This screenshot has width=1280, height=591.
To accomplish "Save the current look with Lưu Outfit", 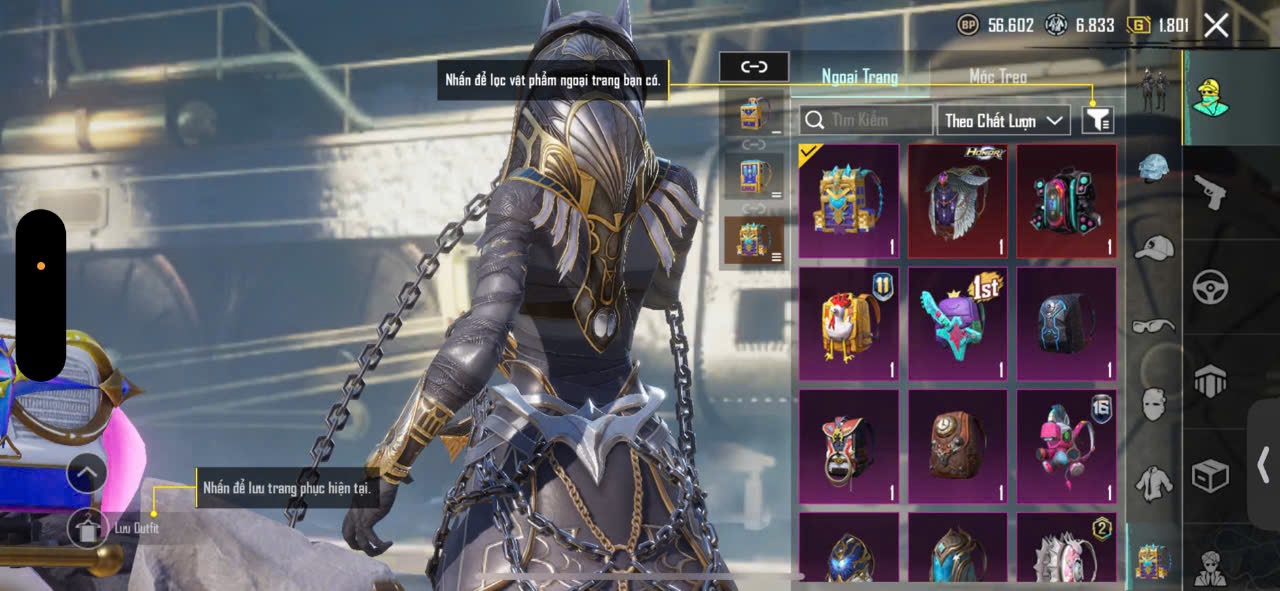I will pyautogui.click(x=88, y=527).
